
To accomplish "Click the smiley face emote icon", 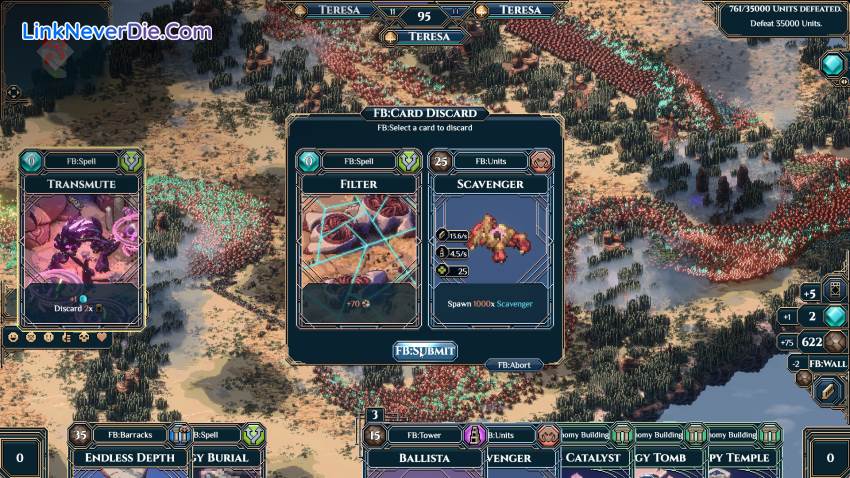I will pos(14,338).
